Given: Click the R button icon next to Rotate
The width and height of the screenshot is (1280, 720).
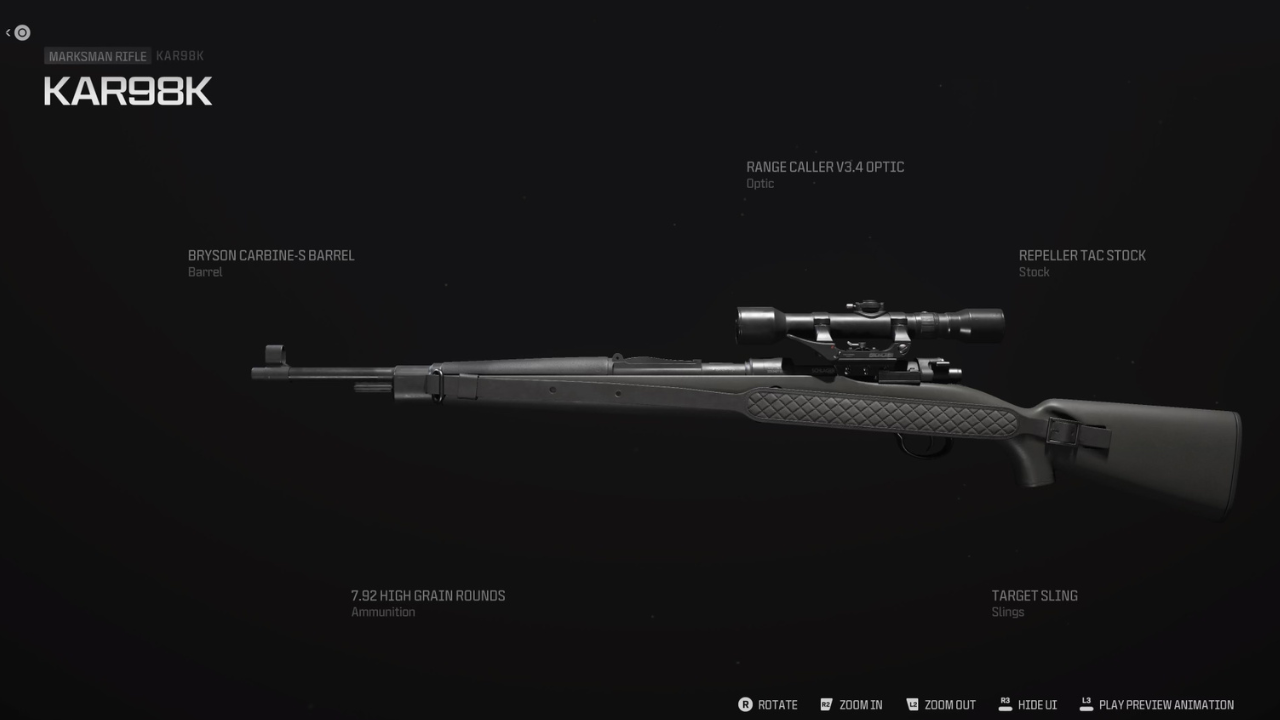Looking at the screenshot, I should click(x=744, y=704).
